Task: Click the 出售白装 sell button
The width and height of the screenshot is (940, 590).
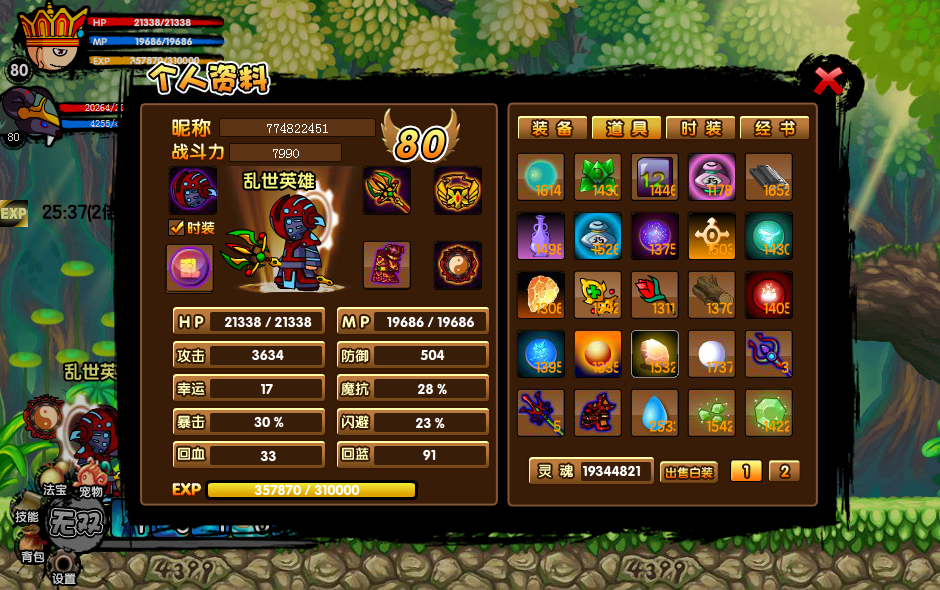Action: (x=689, y=472)
